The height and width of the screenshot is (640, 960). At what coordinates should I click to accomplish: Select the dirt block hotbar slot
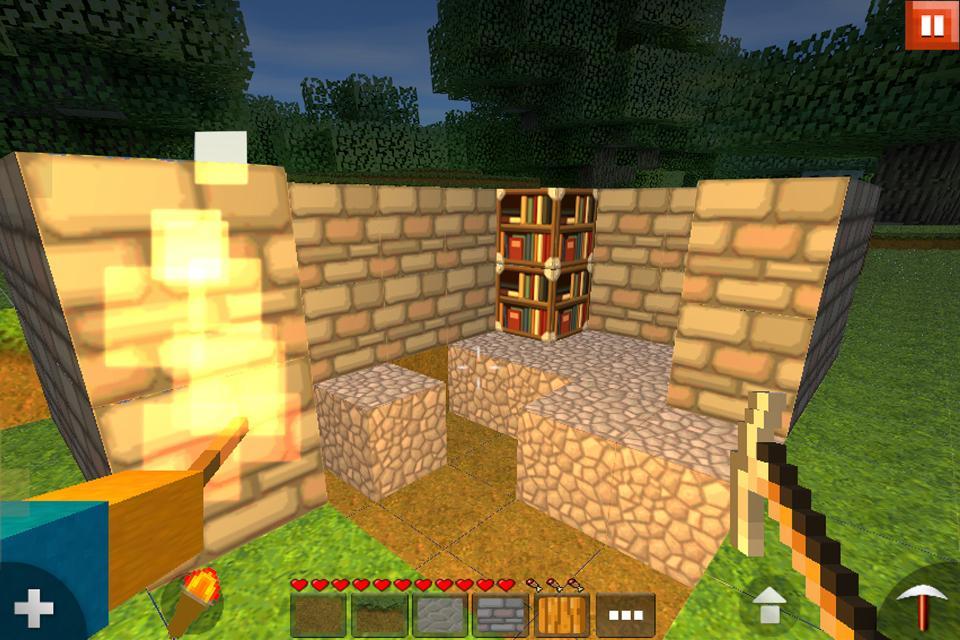click(x=320, y=615)
